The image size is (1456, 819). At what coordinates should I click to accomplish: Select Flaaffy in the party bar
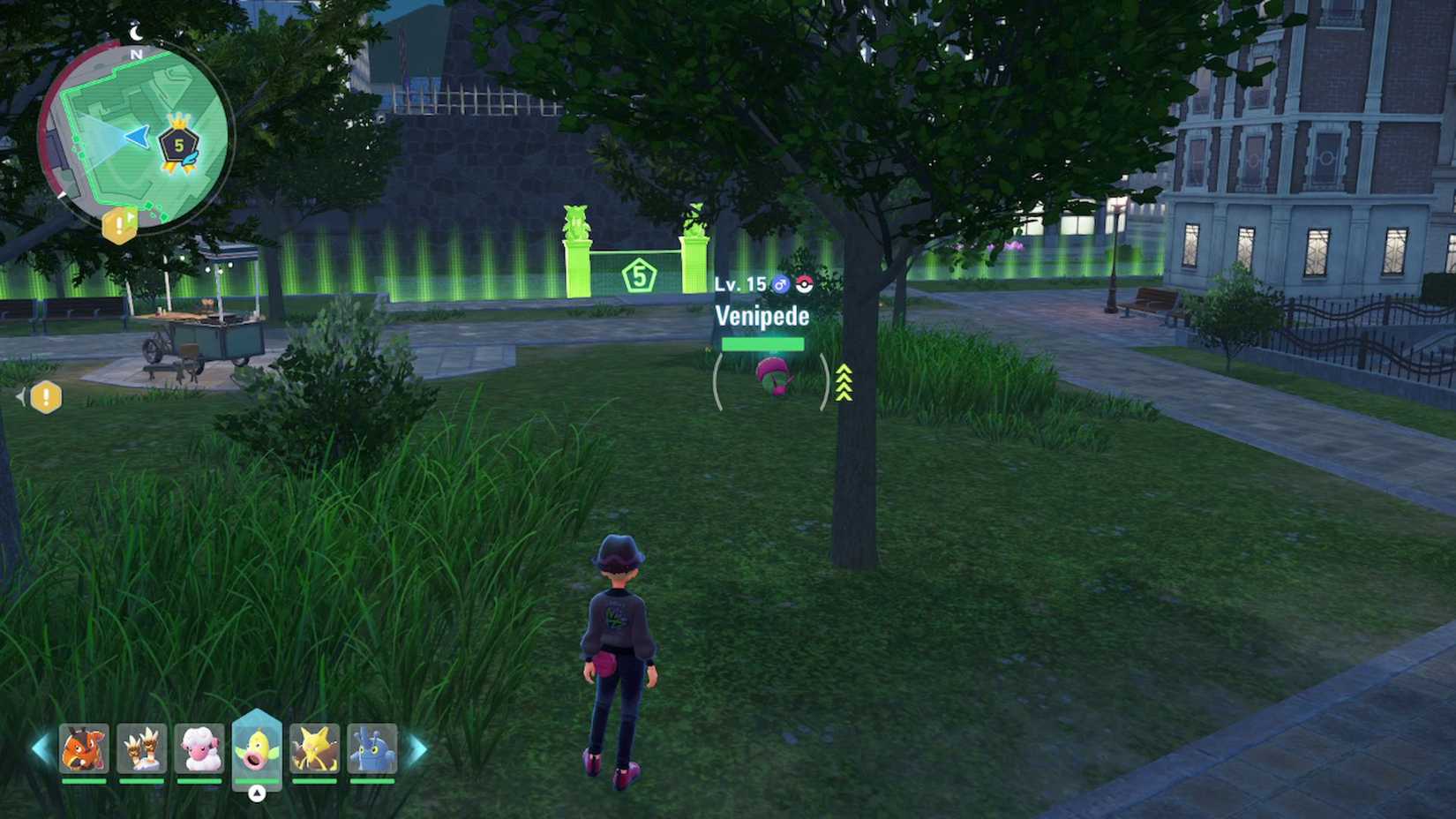(200, 749)
